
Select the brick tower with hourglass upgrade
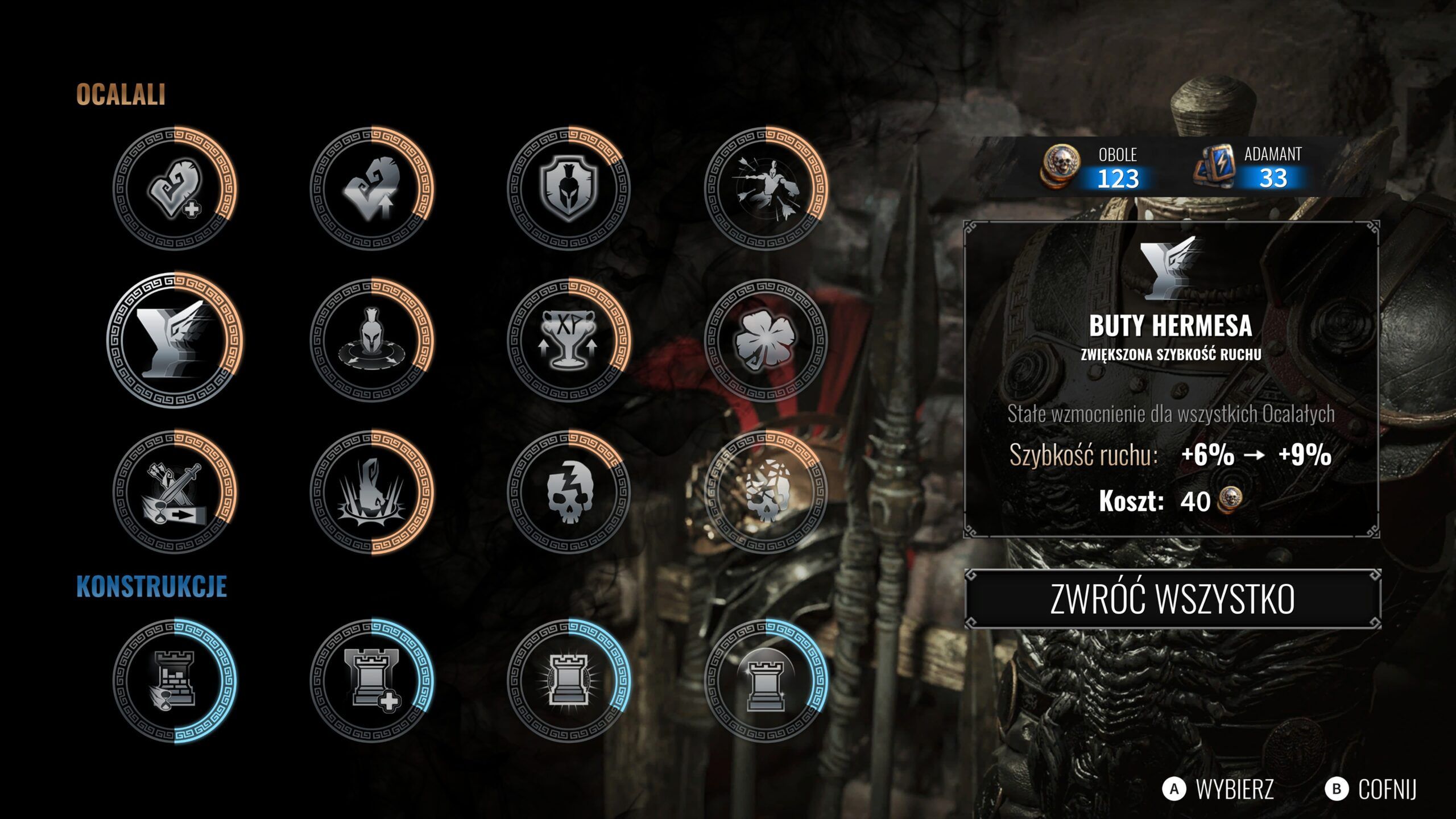(175, 681)
